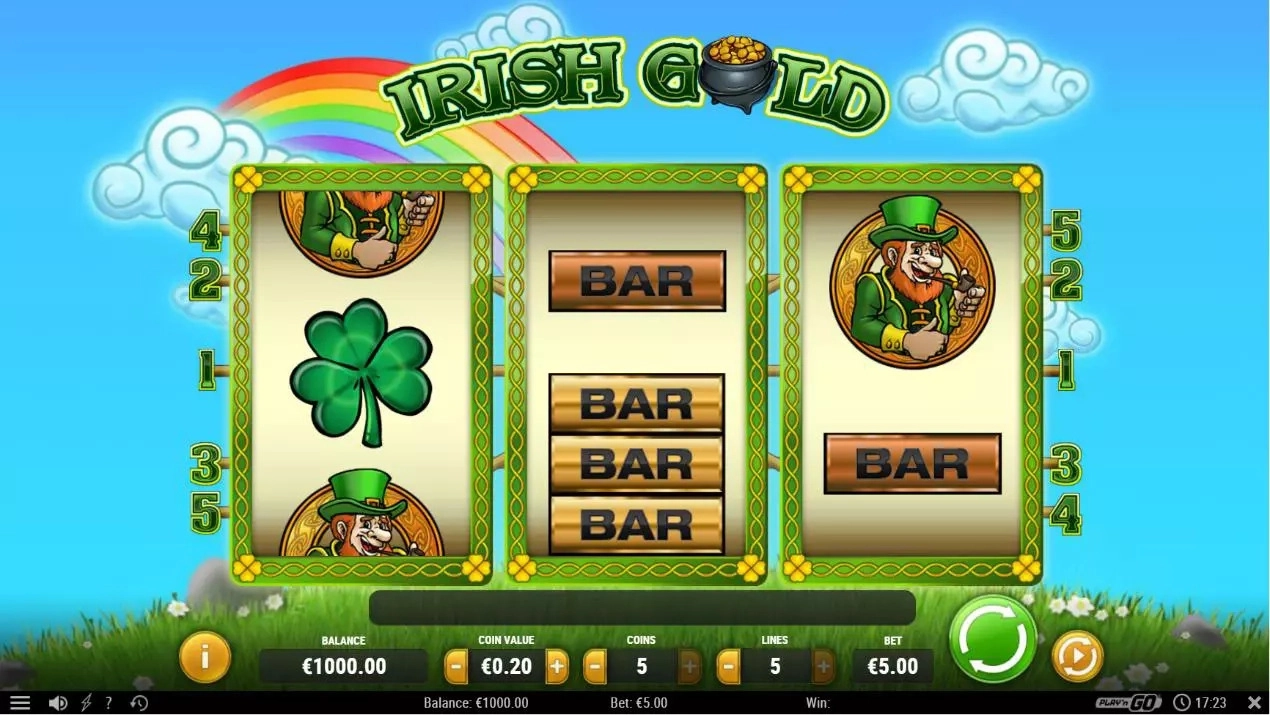
Task: Reduce the number of lines
Action: [729, 666]
